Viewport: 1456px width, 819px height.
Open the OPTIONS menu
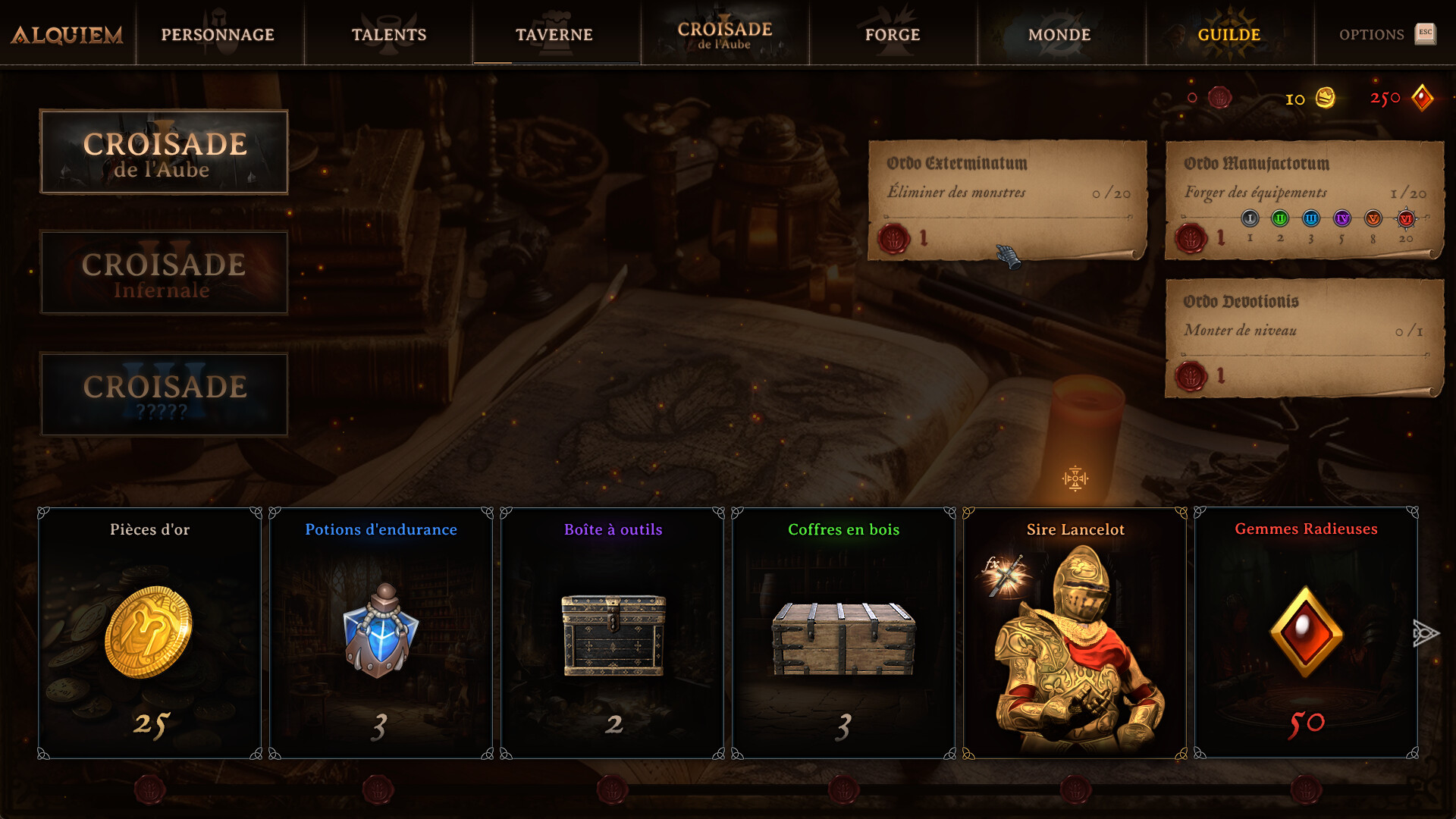pyautogui.click(x=1373, y=34)
